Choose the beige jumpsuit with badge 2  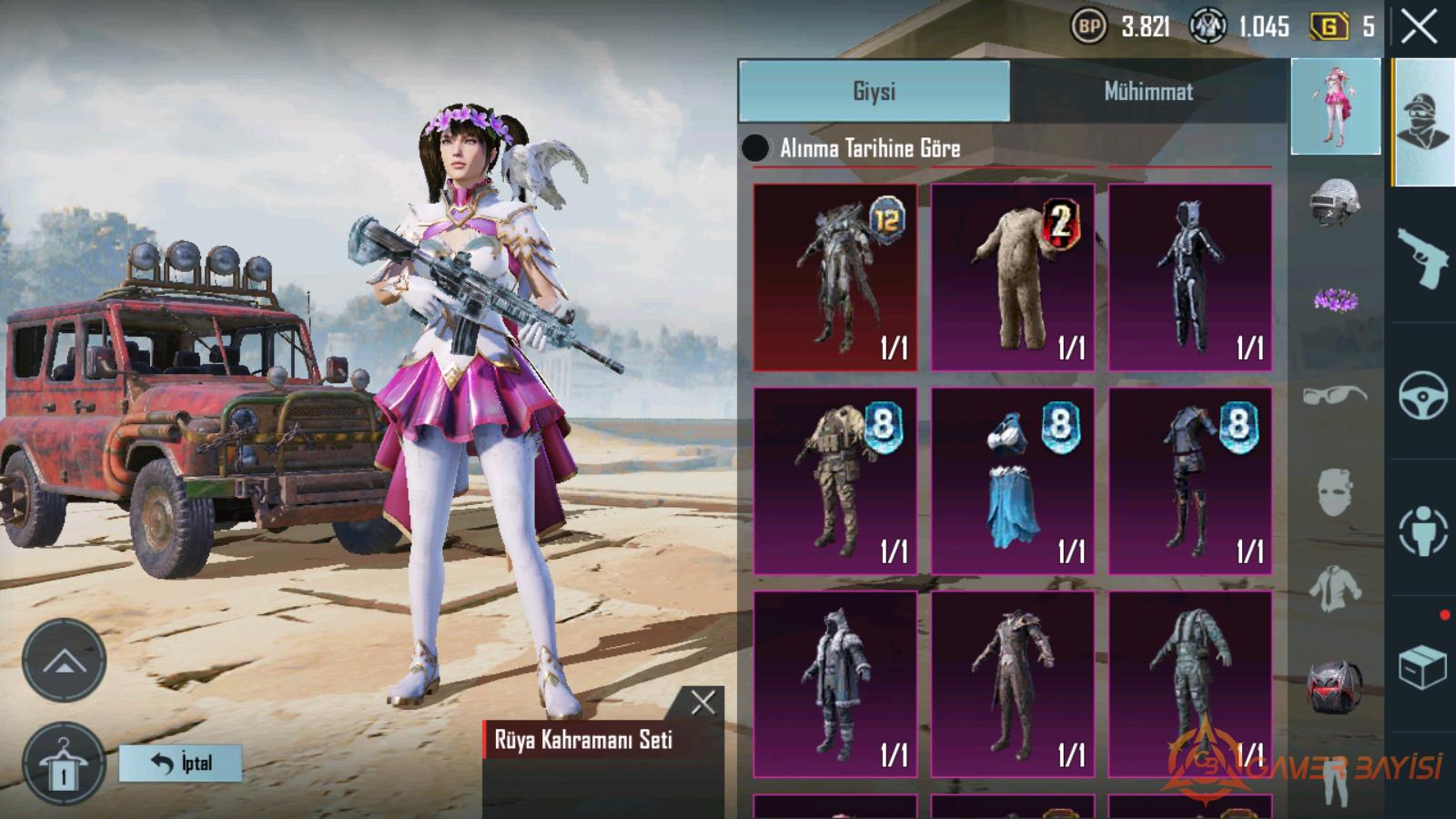pos(1012,278)
